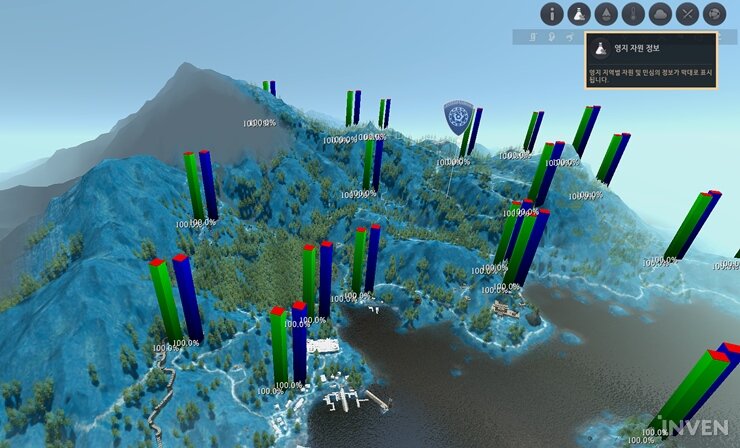Switch to the cloud weather overlay
Image resolution: width=740 pixels, height=448 pixels.
(x=659, y=14)
